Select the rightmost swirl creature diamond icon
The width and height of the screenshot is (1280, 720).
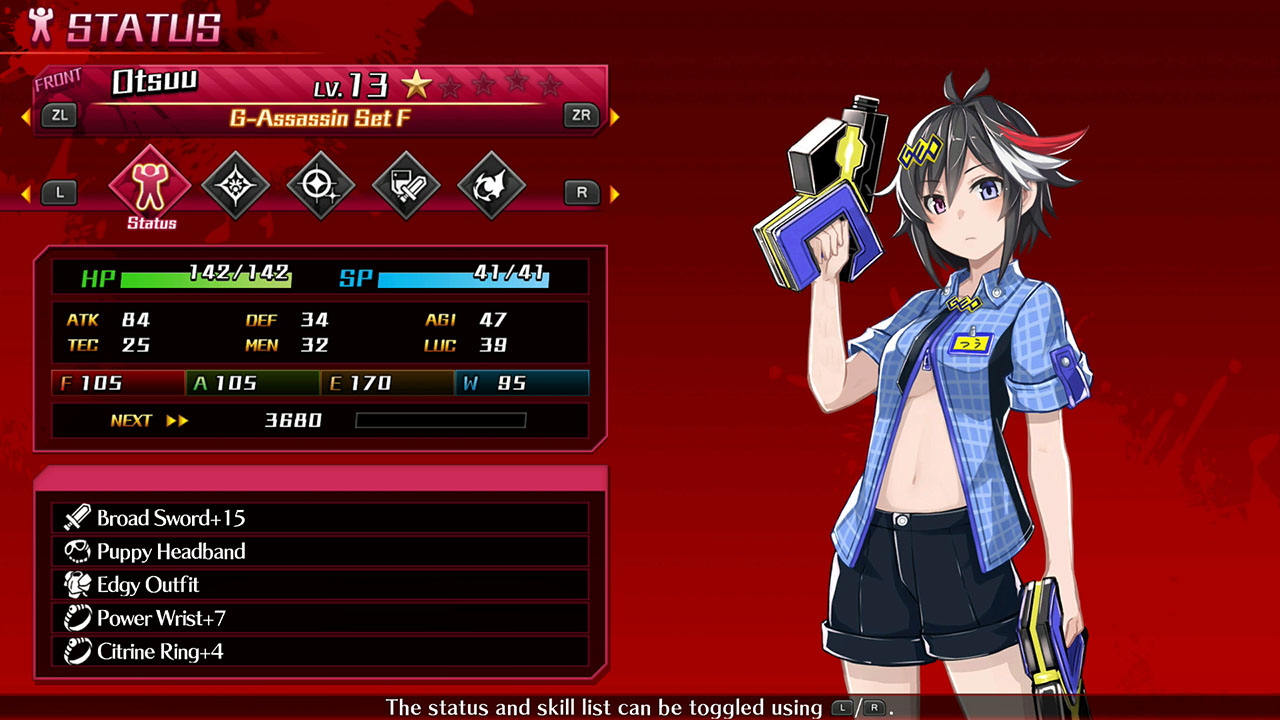pos(492,183)
